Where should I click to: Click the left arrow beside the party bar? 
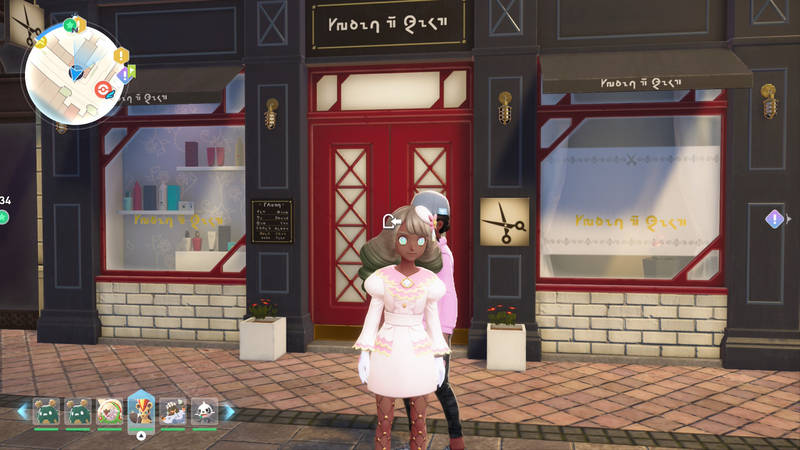point(22,411)
